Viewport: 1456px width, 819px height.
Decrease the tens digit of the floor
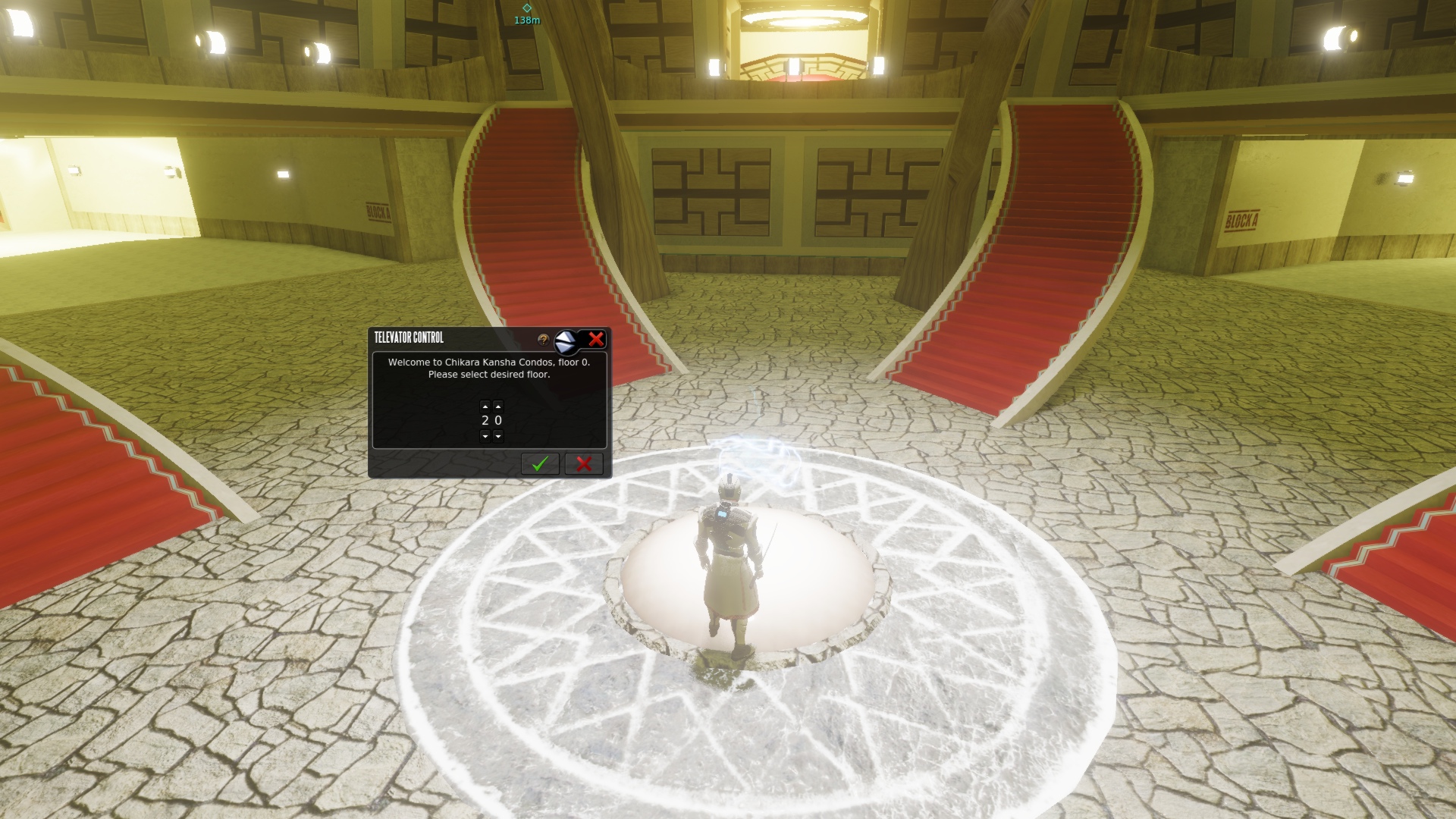click(485, 436)
